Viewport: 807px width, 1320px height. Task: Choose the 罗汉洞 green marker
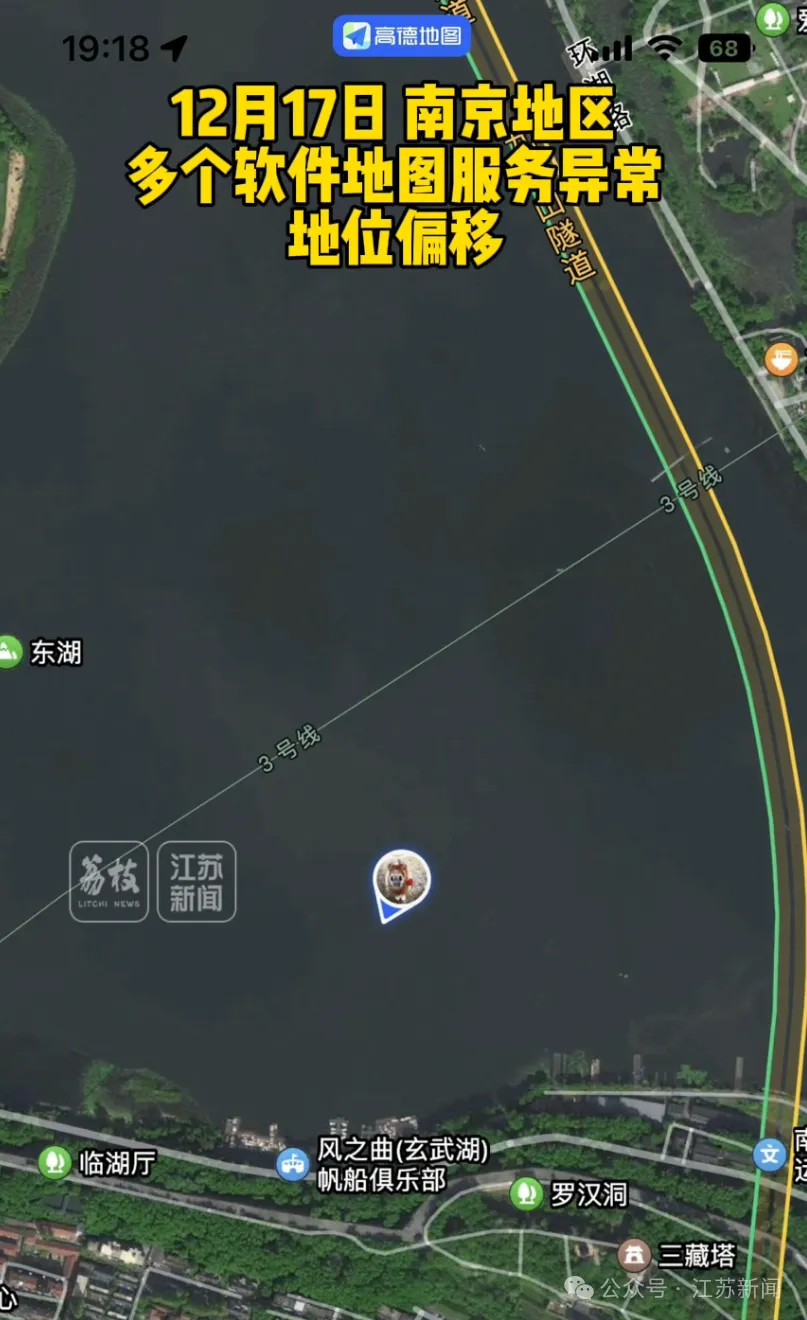pos(526,1193)
